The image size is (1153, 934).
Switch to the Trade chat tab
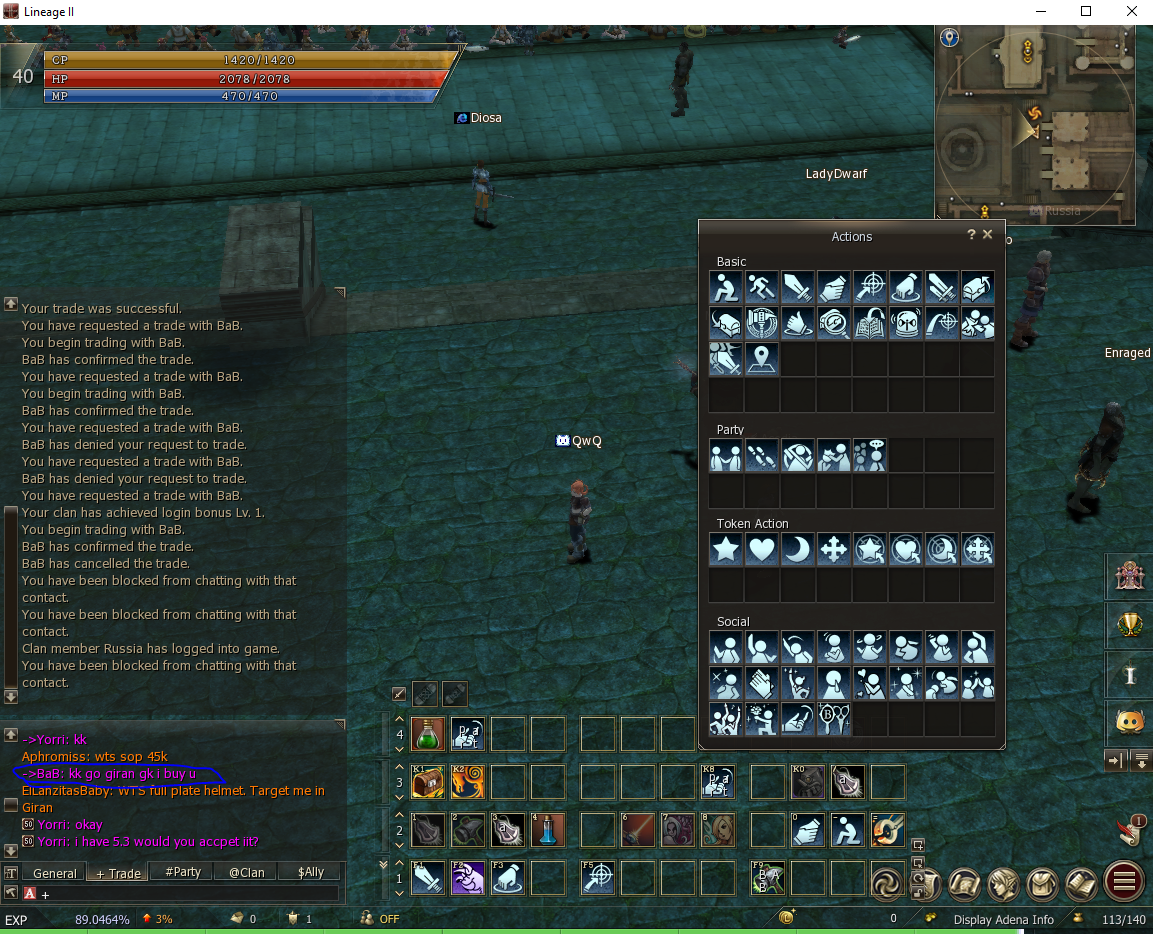[x=117, y=872]
